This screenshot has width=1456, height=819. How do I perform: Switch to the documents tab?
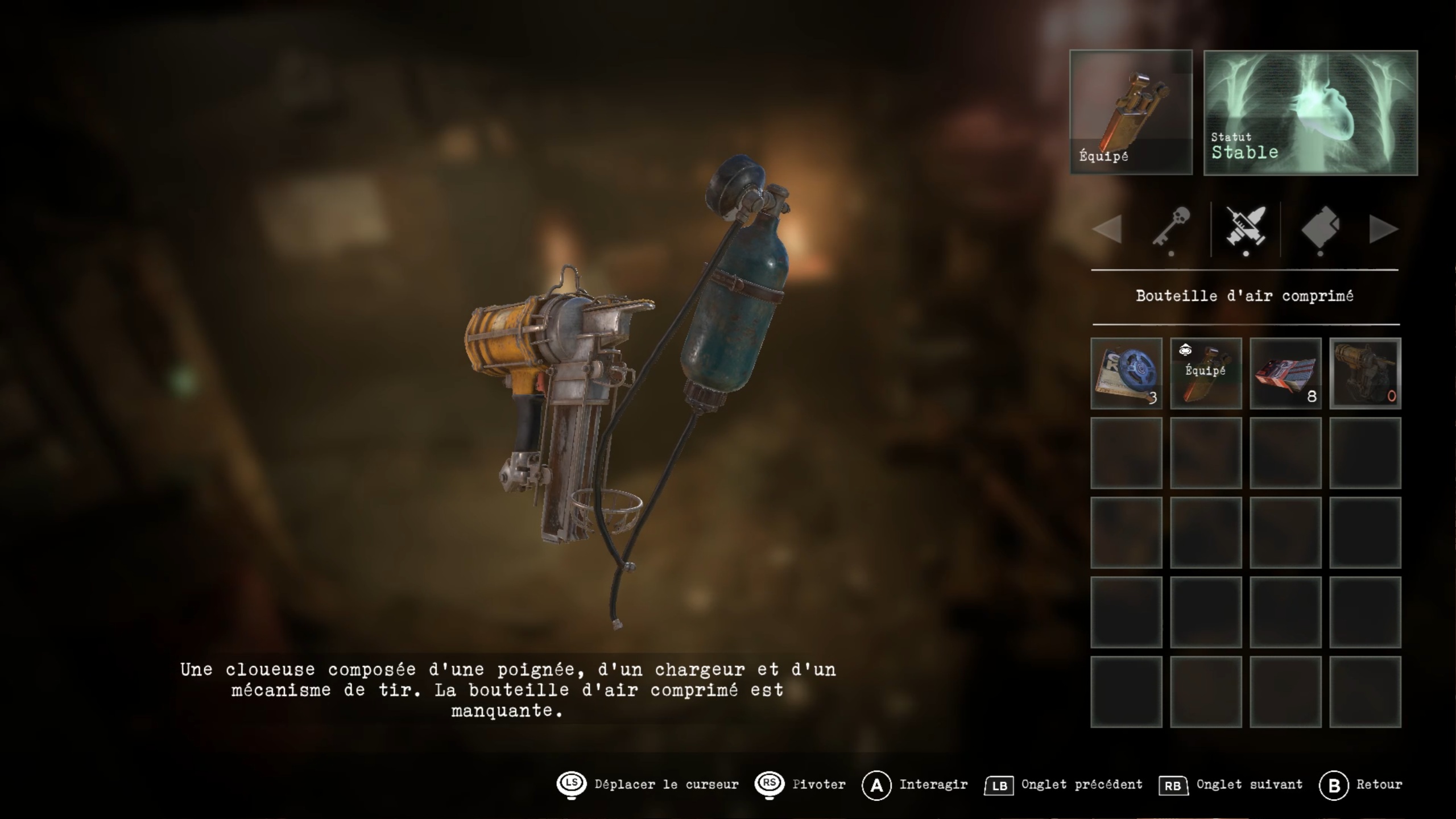[x=1320, y=227]
